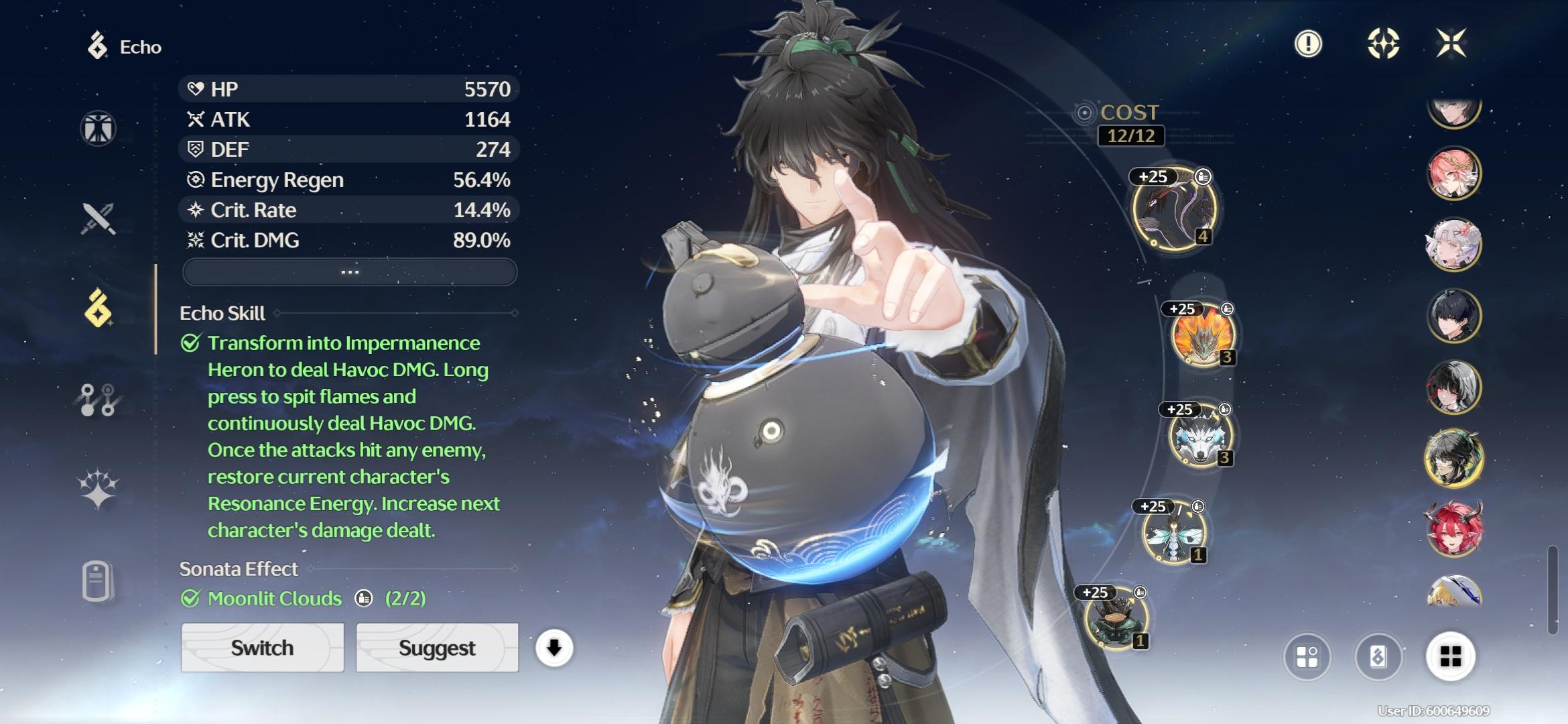The image size is (1568, 724).
Task: Click the down-arrow button beside Suggest
Action: (554, 648)
